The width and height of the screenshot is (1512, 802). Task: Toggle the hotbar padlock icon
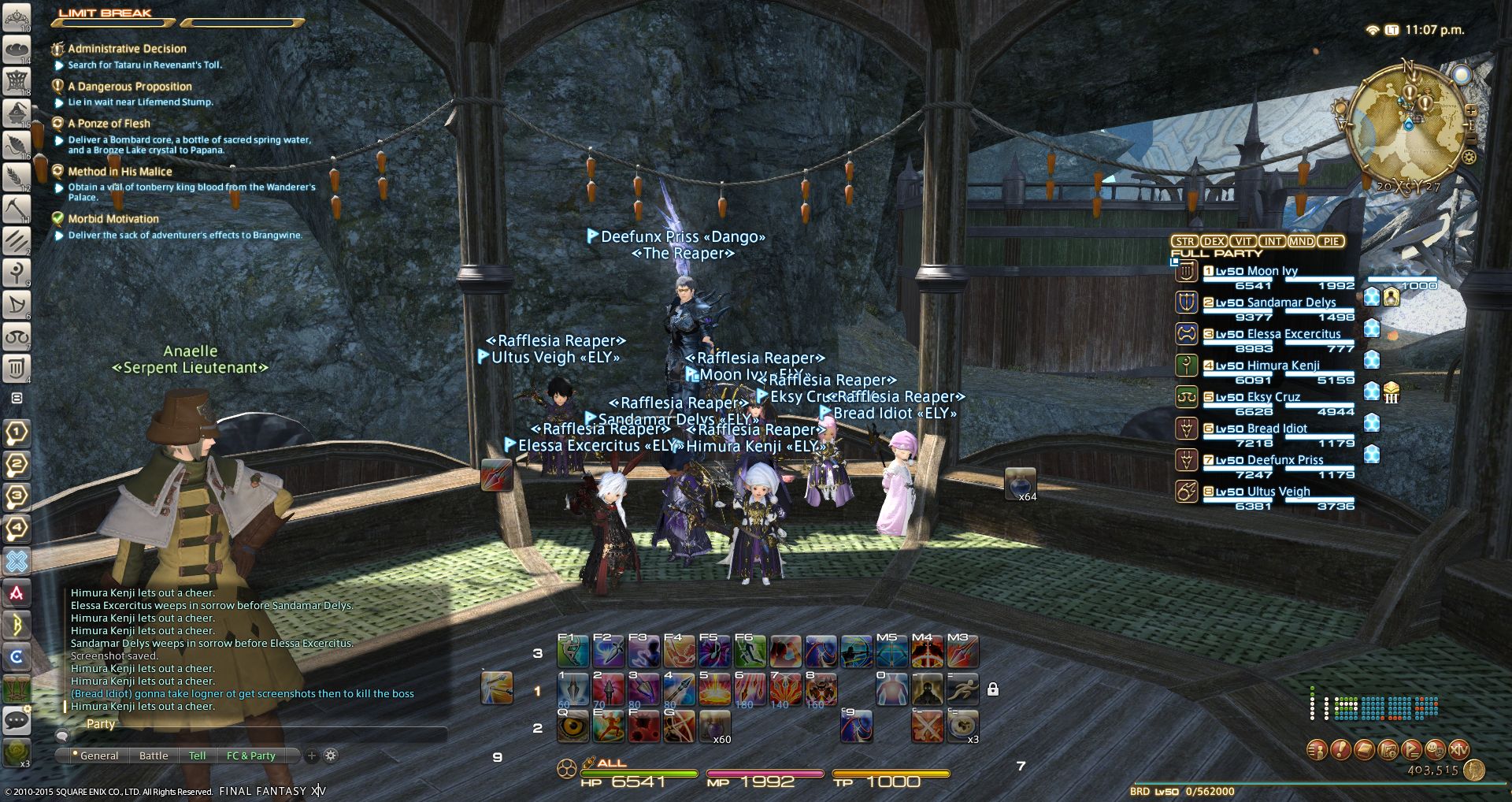point(993,689)
